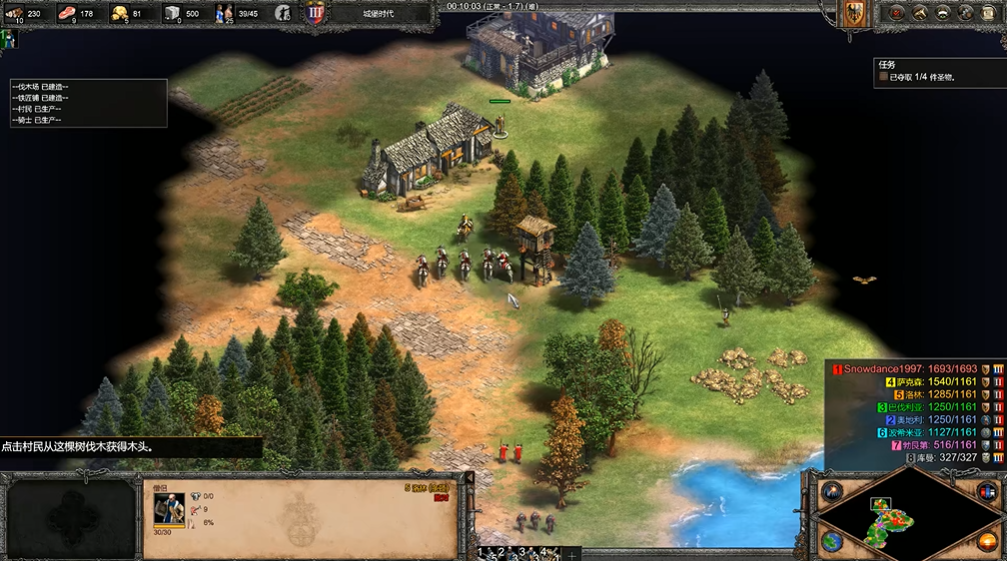Open the tech tree horn icon
The height and width of the screenshot is (561, 1007).
tap(919, 13)
